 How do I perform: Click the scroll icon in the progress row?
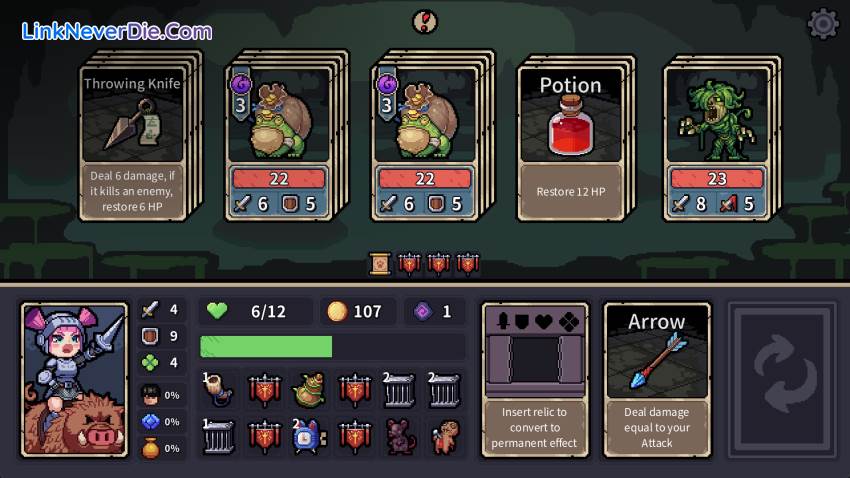tap(380, 264)
